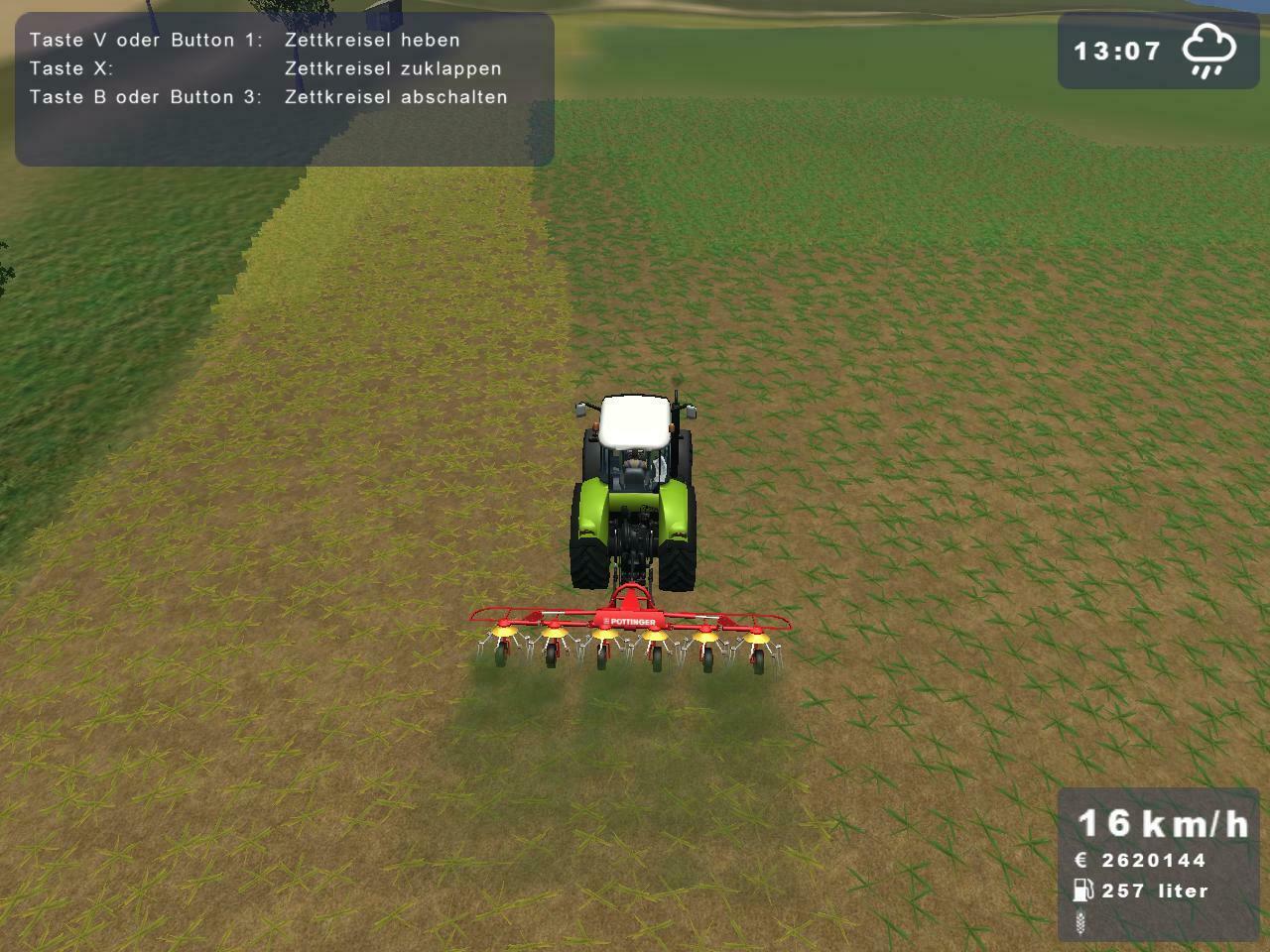Viewport: 1270px width, 952px height.
Task: Select the wheat symbol below the fuel gauge
Action: click(x=1081, y=924)
